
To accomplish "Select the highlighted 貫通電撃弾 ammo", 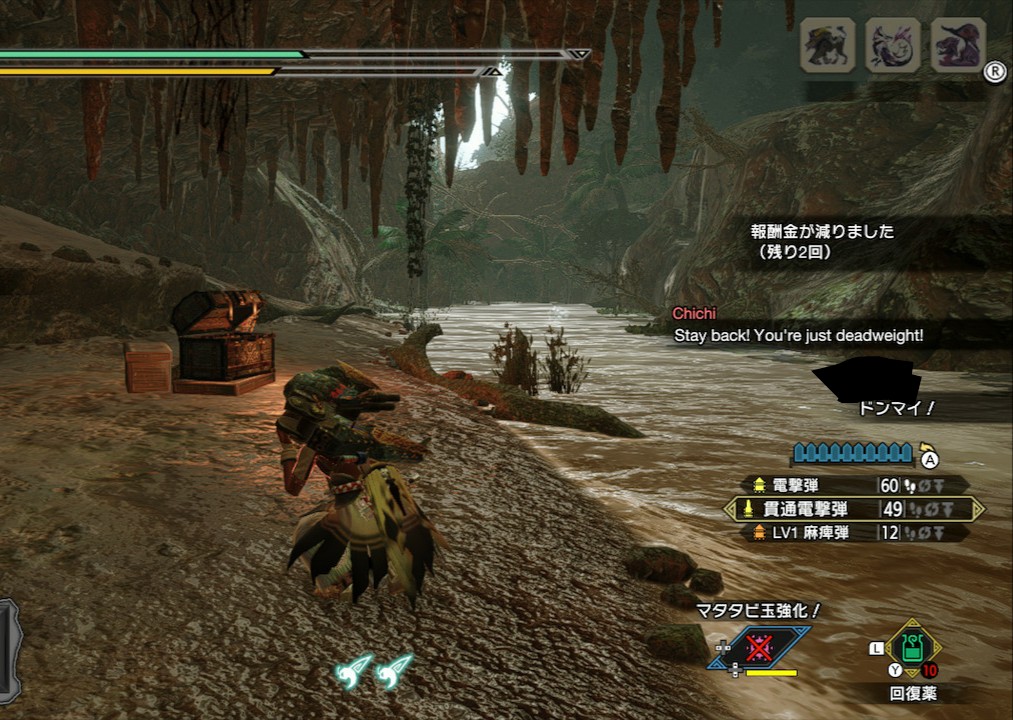I will (x=854, y=509).
